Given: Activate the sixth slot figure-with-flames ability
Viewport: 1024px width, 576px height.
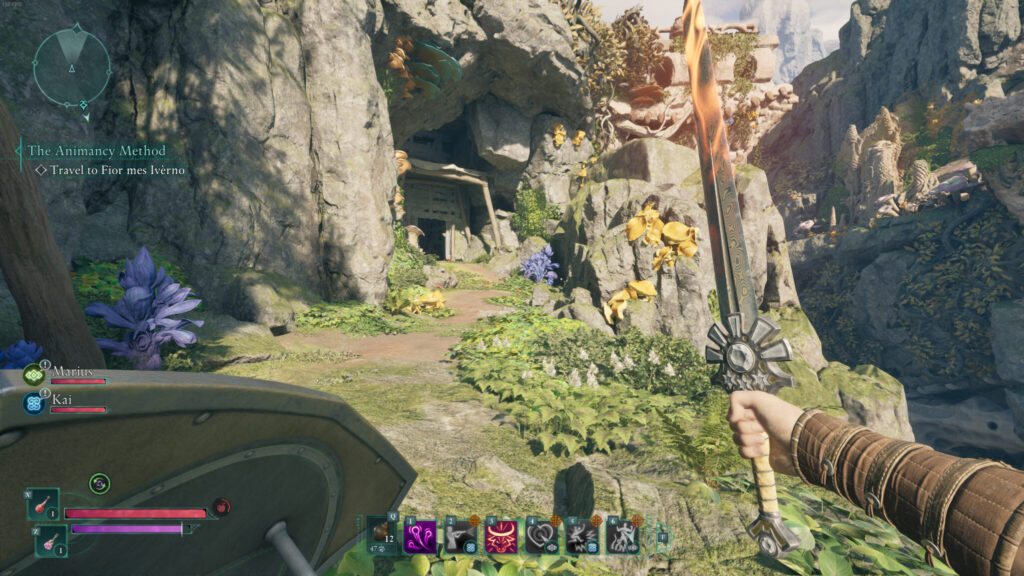Looking at the screenshot, I should click(x=623, y=536).
